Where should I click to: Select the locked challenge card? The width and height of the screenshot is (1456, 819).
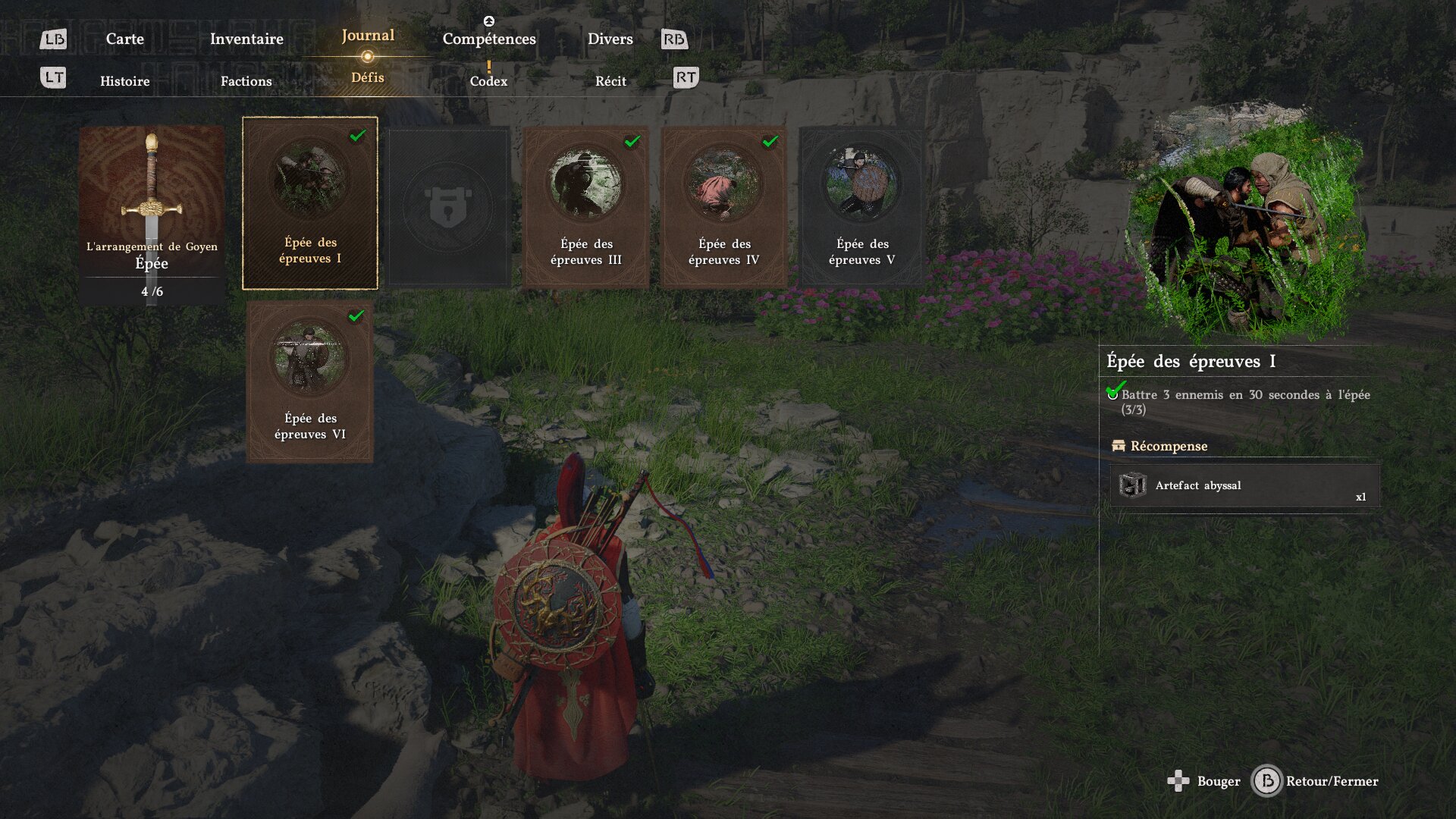click(x=448, y=206)
